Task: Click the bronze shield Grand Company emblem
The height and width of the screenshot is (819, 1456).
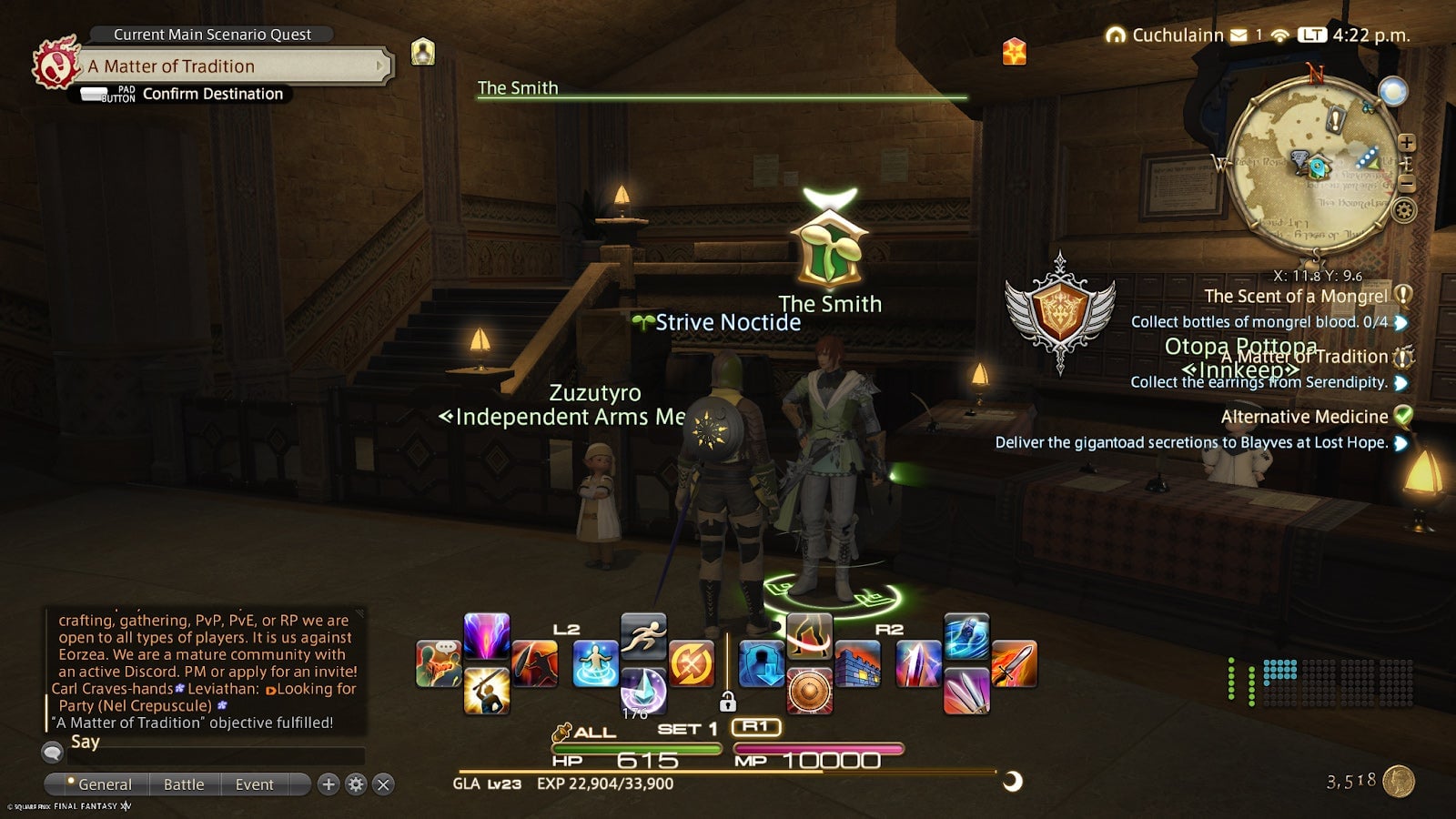Action: pos(1063,309)
